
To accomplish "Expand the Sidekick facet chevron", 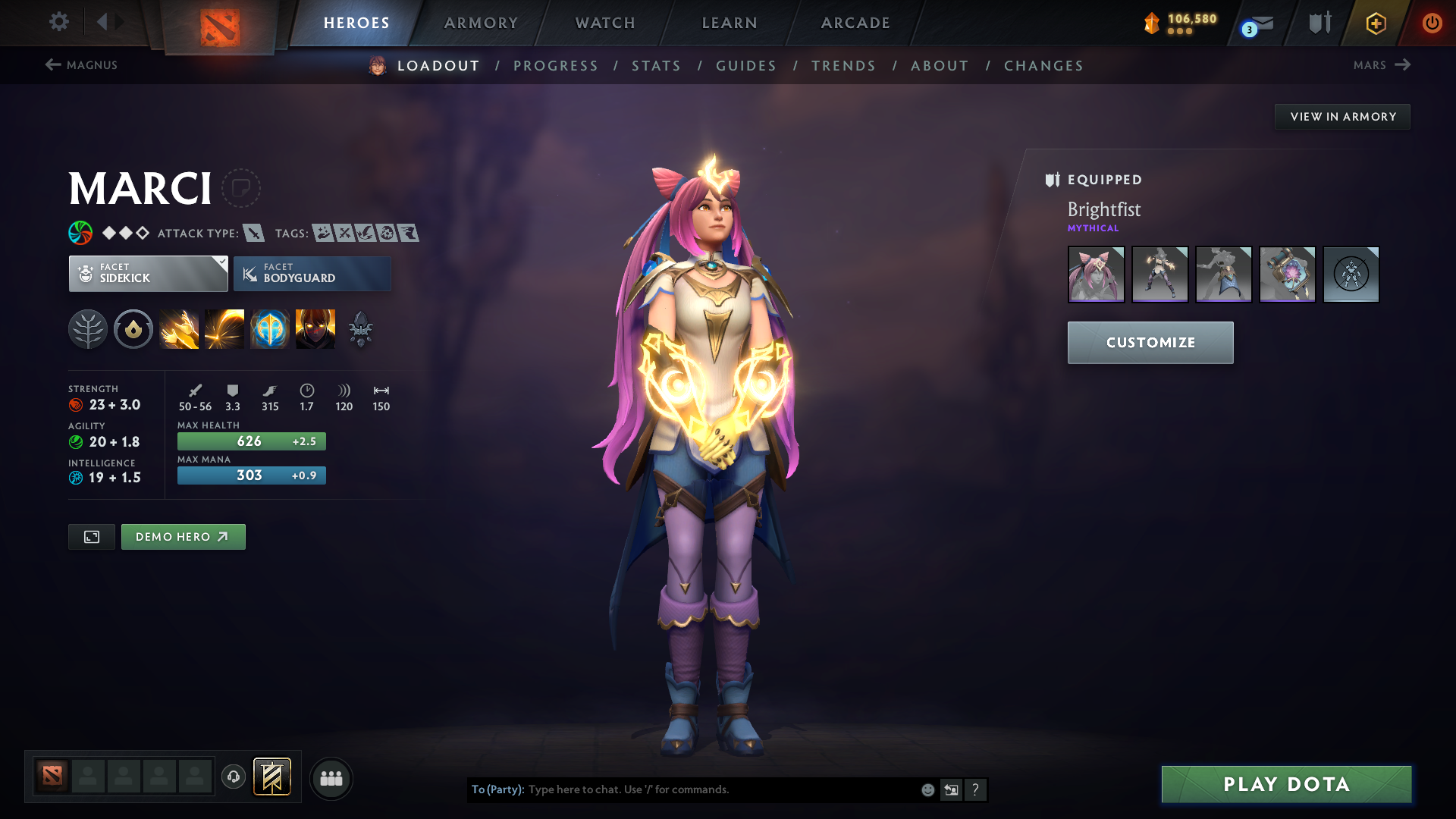I will pos(221,262).
